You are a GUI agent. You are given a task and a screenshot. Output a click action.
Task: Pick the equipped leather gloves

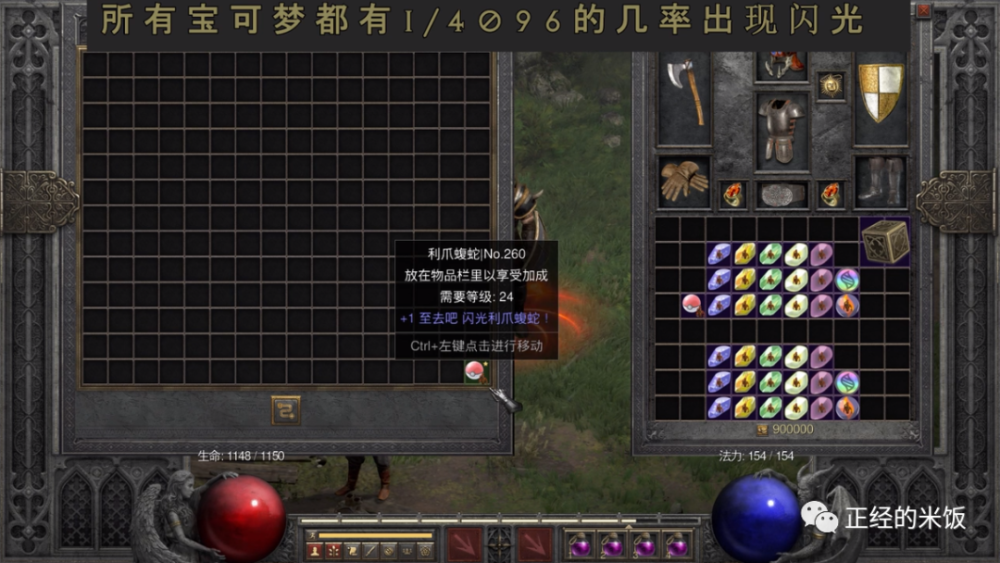pyautogui.click(x=684, y=181)
